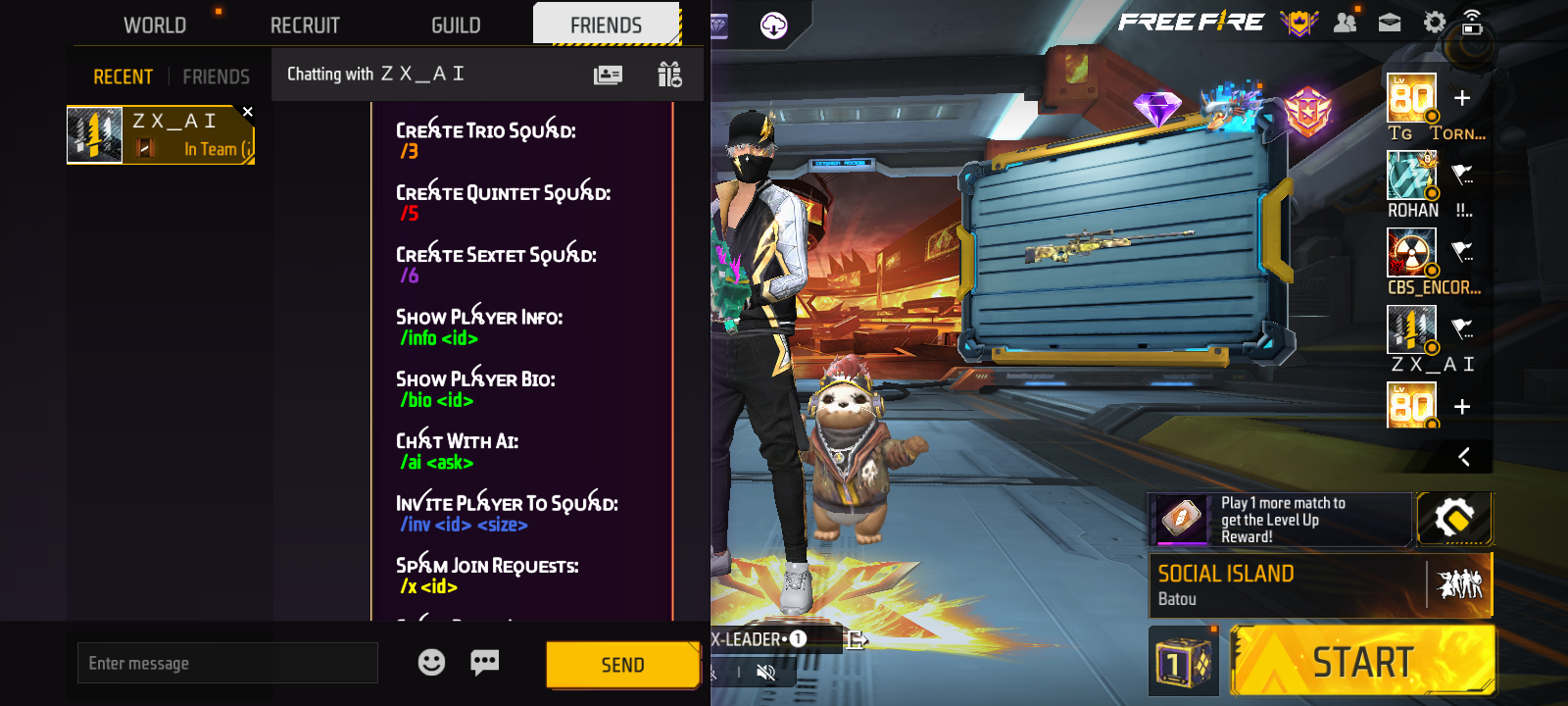Open quick chat speech bubble messages
This screenshot has width=1568, height=706.
click(x=485, y=663)
